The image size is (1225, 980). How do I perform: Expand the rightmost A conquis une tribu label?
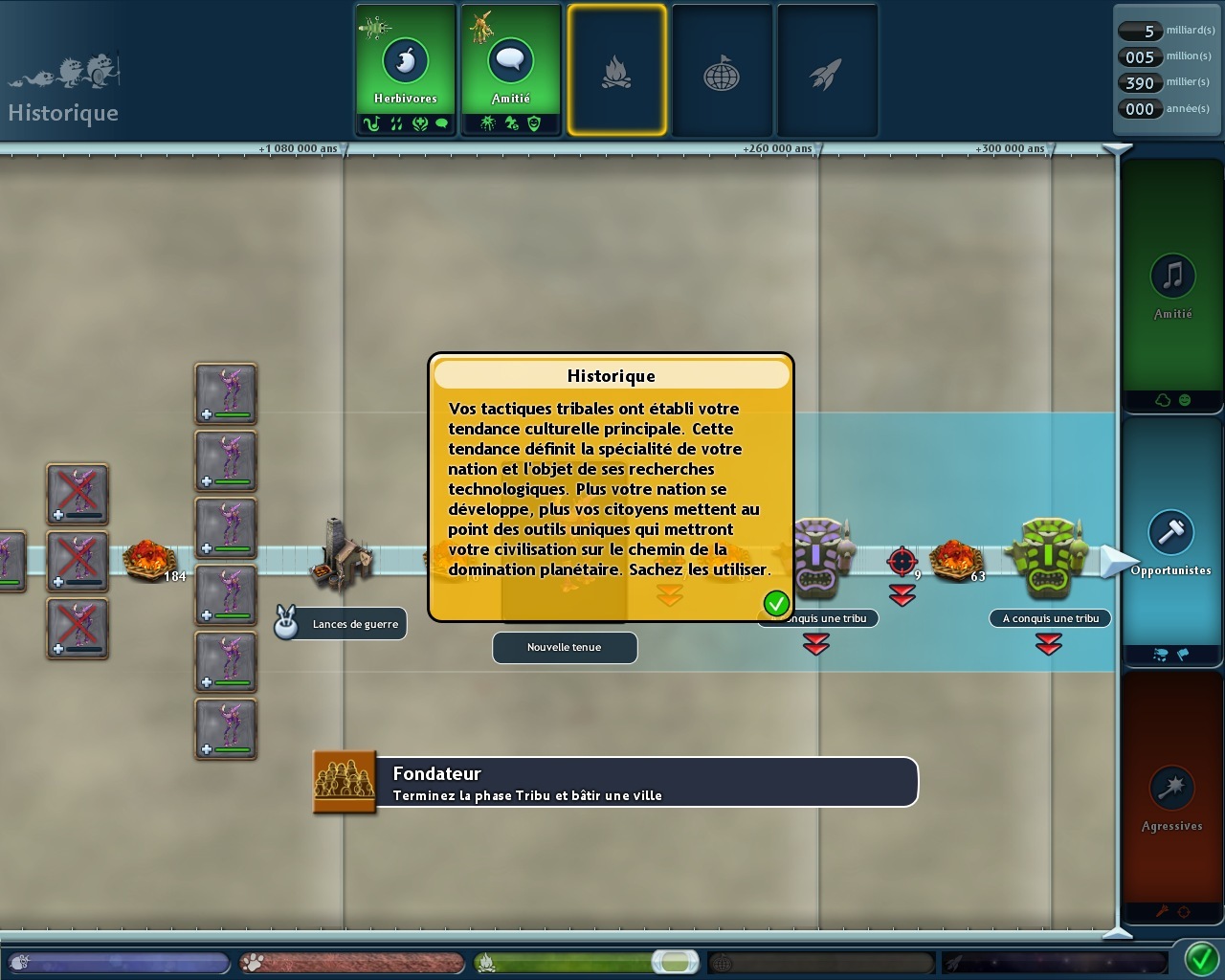click(1050, 618)
